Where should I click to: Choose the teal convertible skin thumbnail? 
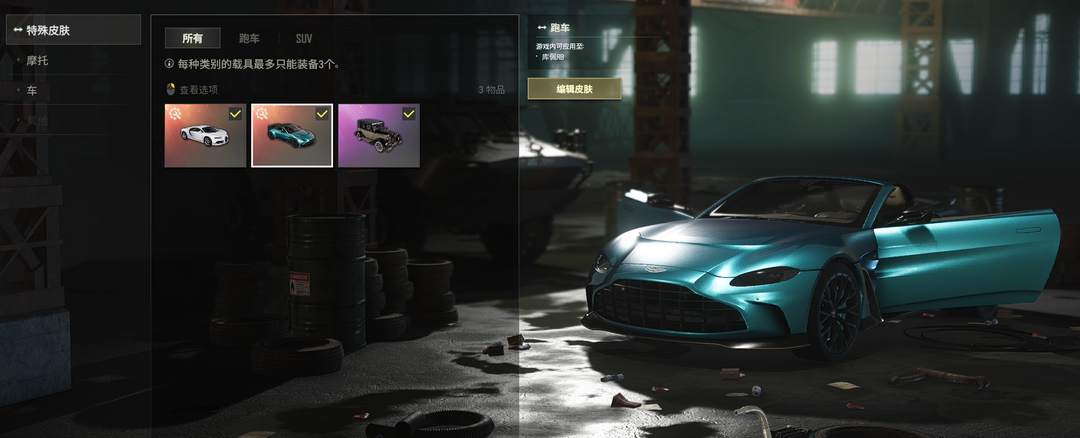tap(290, 137)
